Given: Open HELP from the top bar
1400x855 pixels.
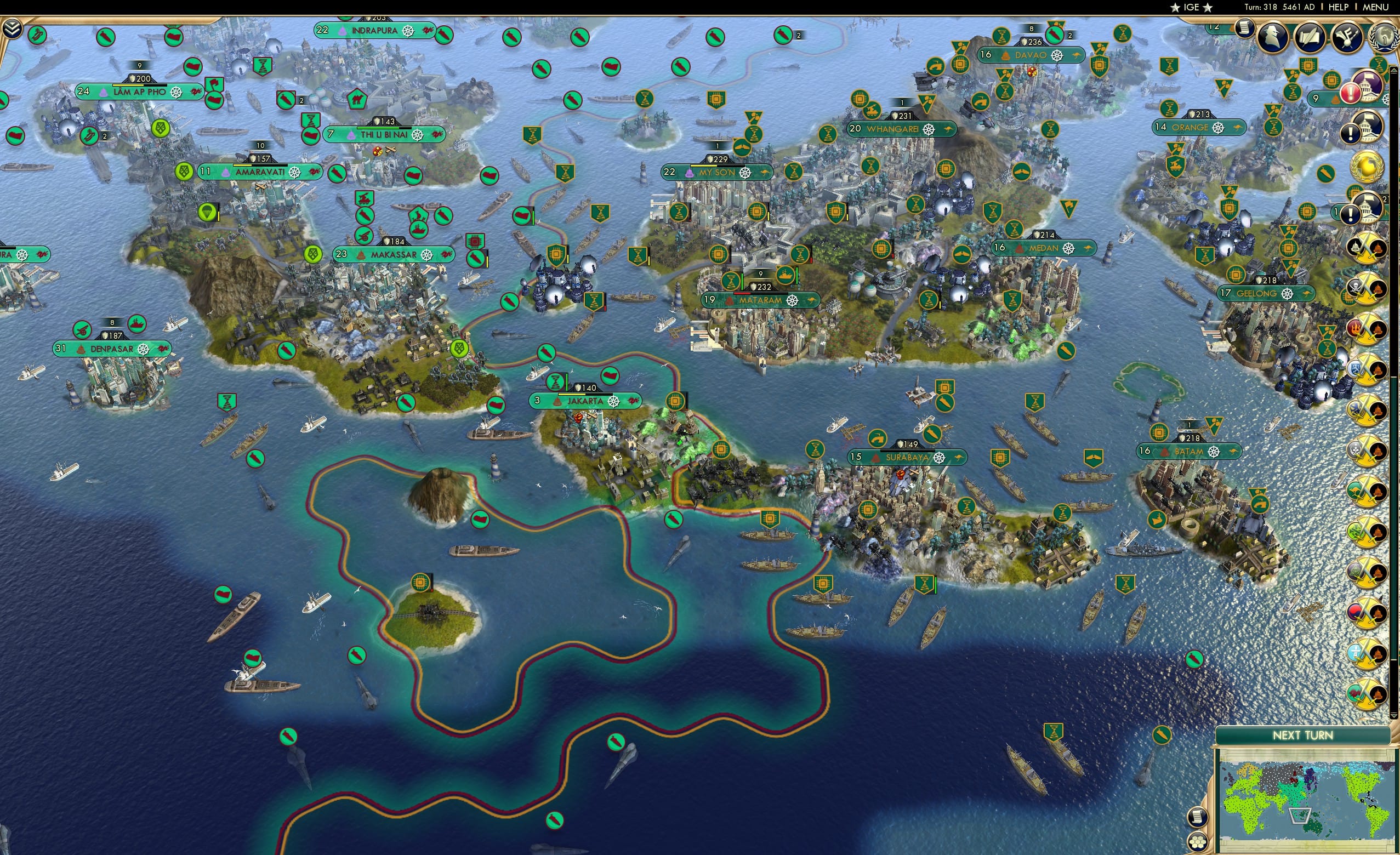Looking at the screenshot, I should [x=1338, y=7].
